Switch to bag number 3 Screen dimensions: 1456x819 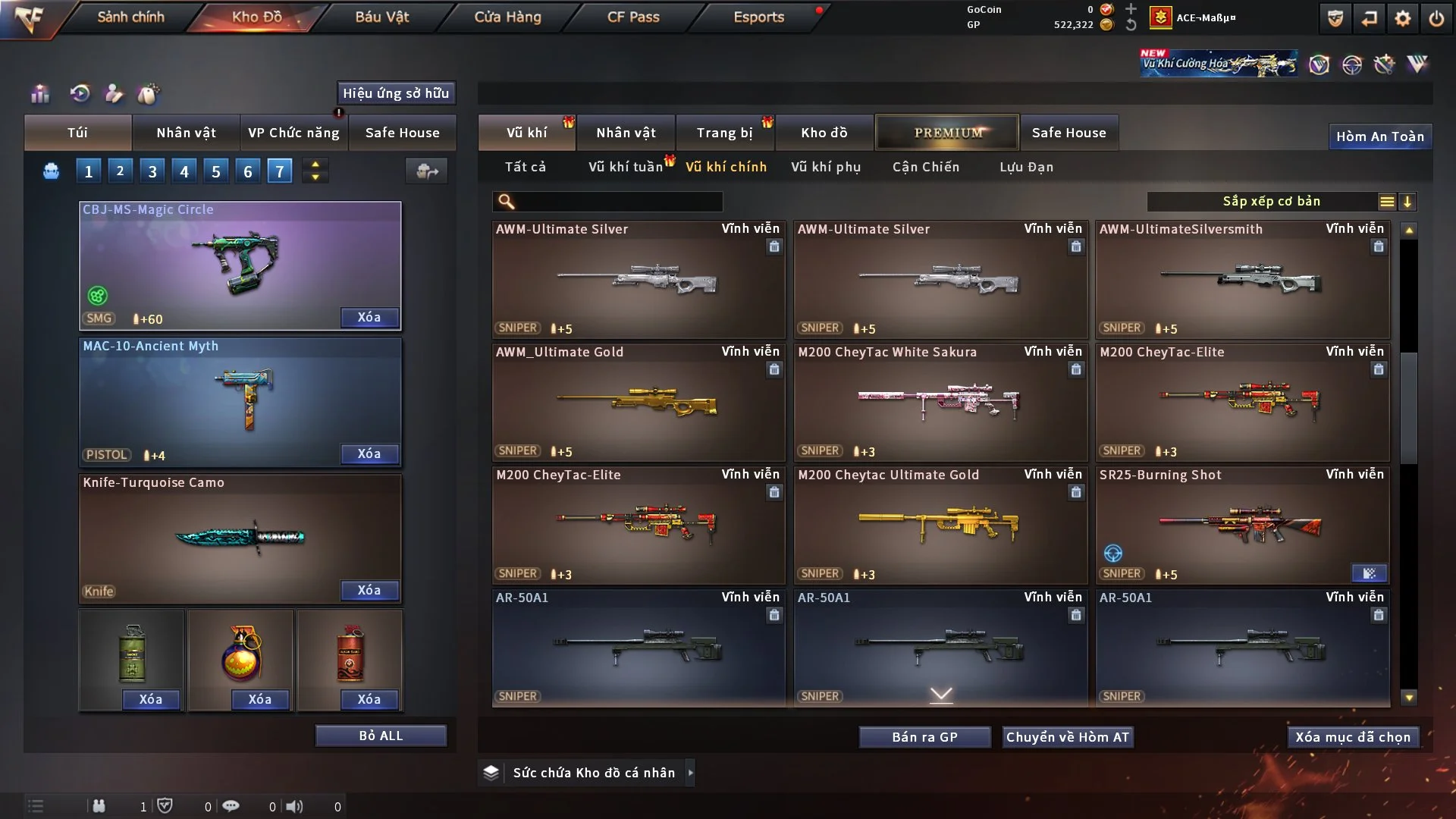coord(152,171)
